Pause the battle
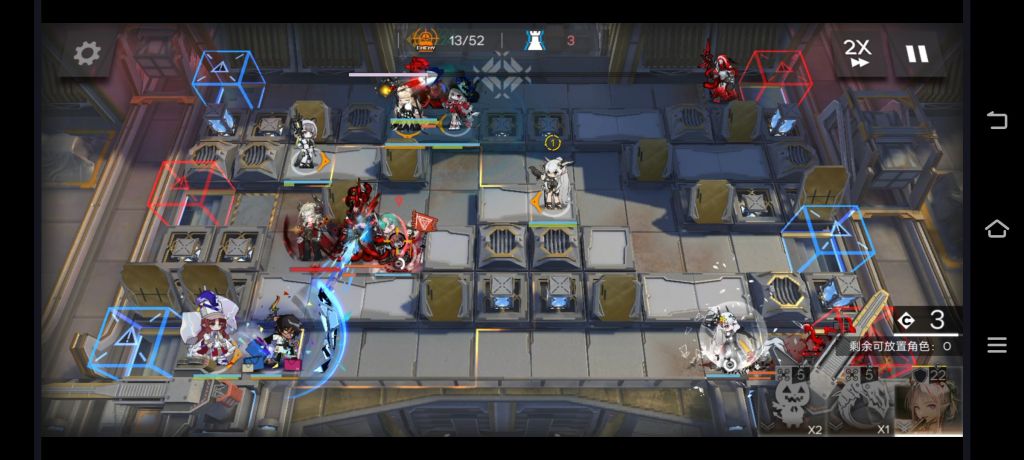Viewport: 1024px width, 460px height. coord(916,54)
